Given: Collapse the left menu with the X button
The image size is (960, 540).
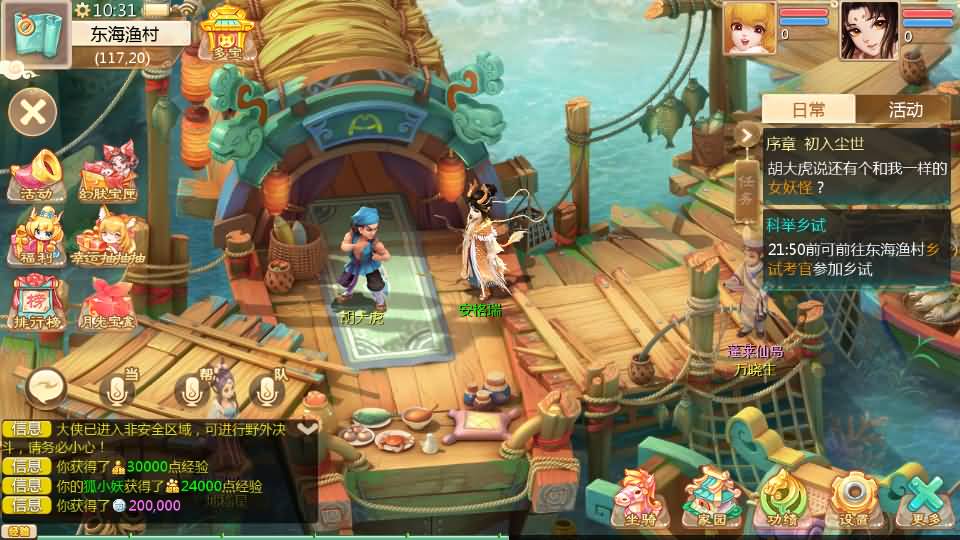Looking at the screenshot, I should pyautogui.click(x=33, y=111).
